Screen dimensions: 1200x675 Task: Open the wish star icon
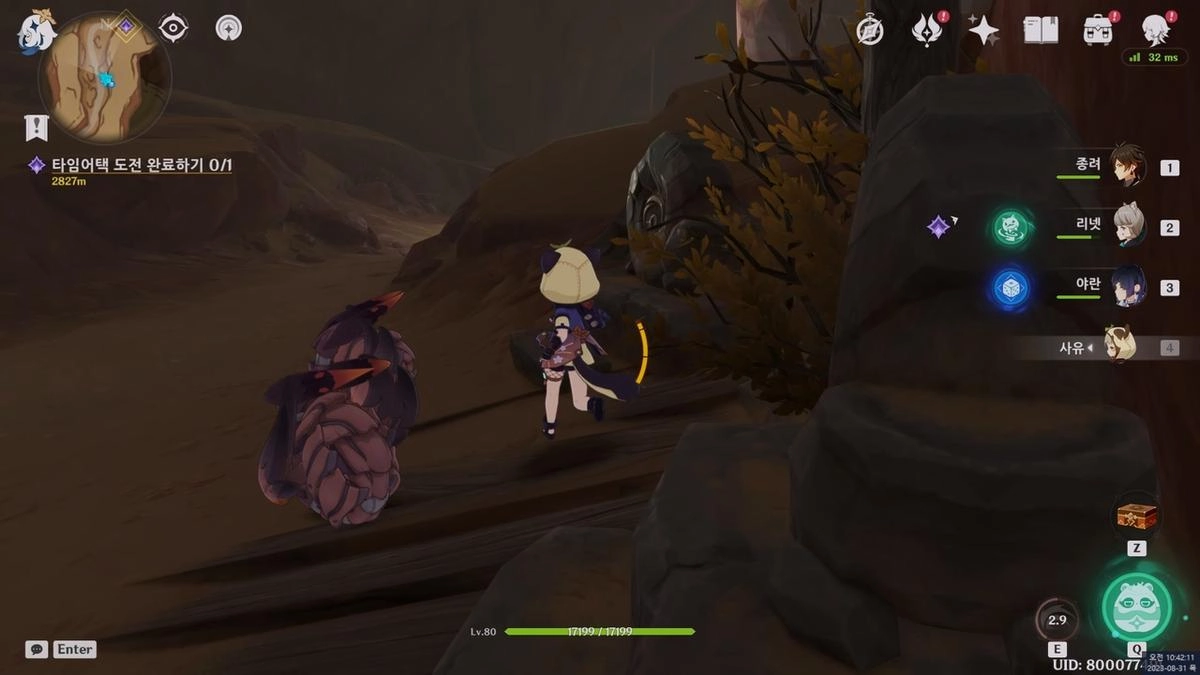click(x=983, y=30)
